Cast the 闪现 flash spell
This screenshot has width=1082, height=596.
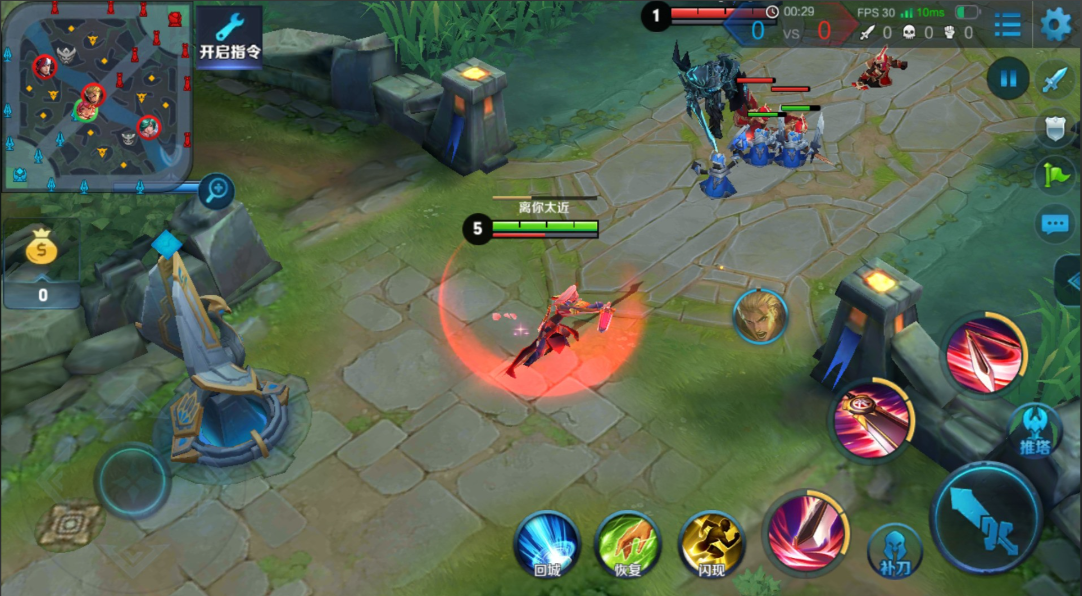(x=711, y=543)
